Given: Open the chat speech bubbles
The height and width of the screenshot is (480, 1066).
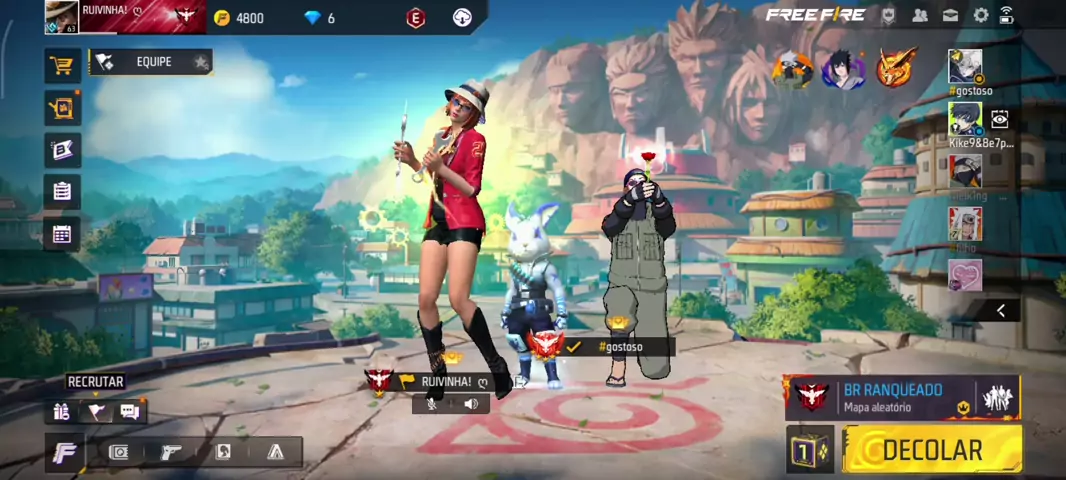Looking at the screenshot, I should [129, 411].
